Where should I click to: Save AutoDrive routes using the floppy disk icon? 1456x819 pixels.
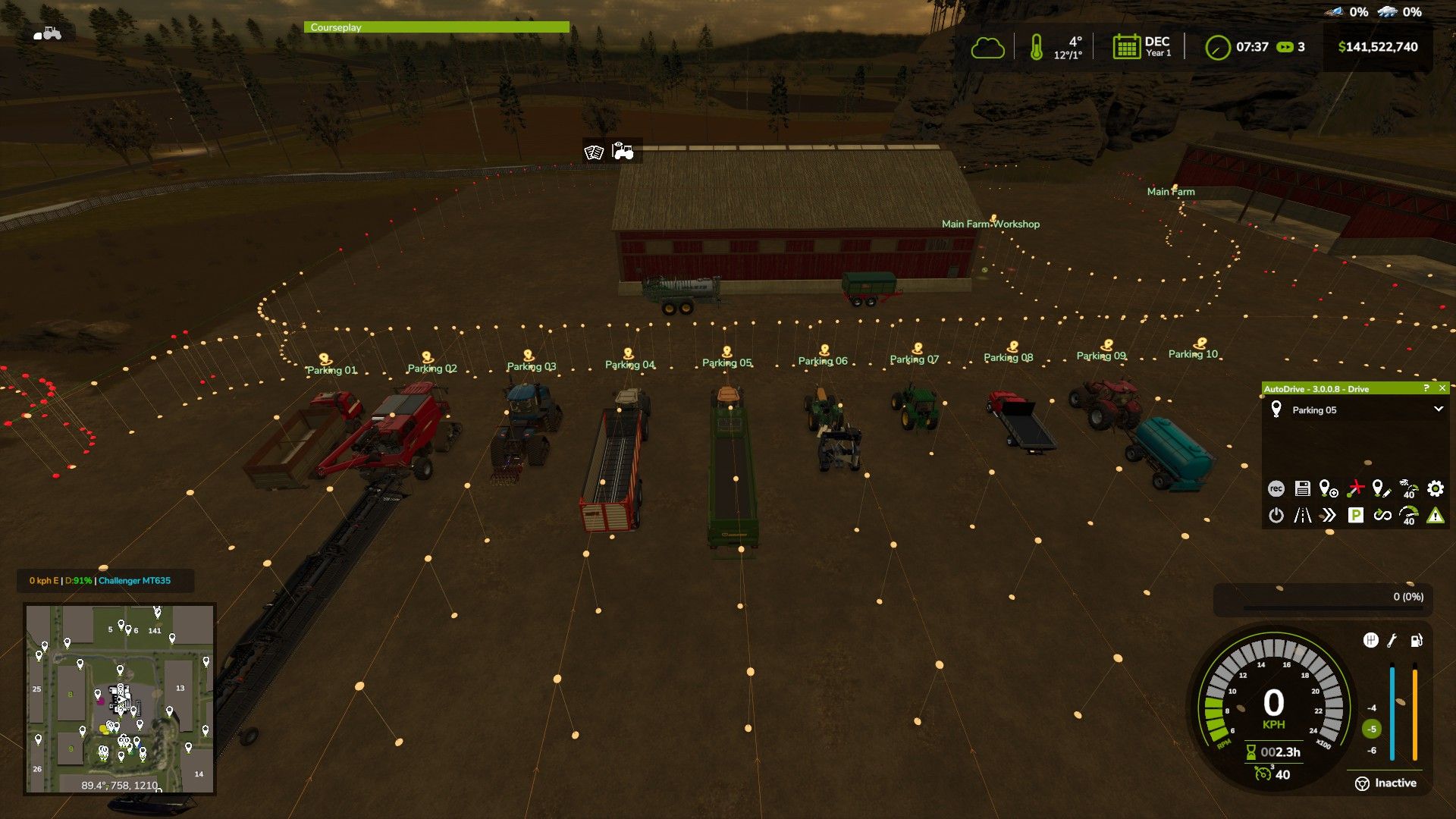pos(1303,489)
